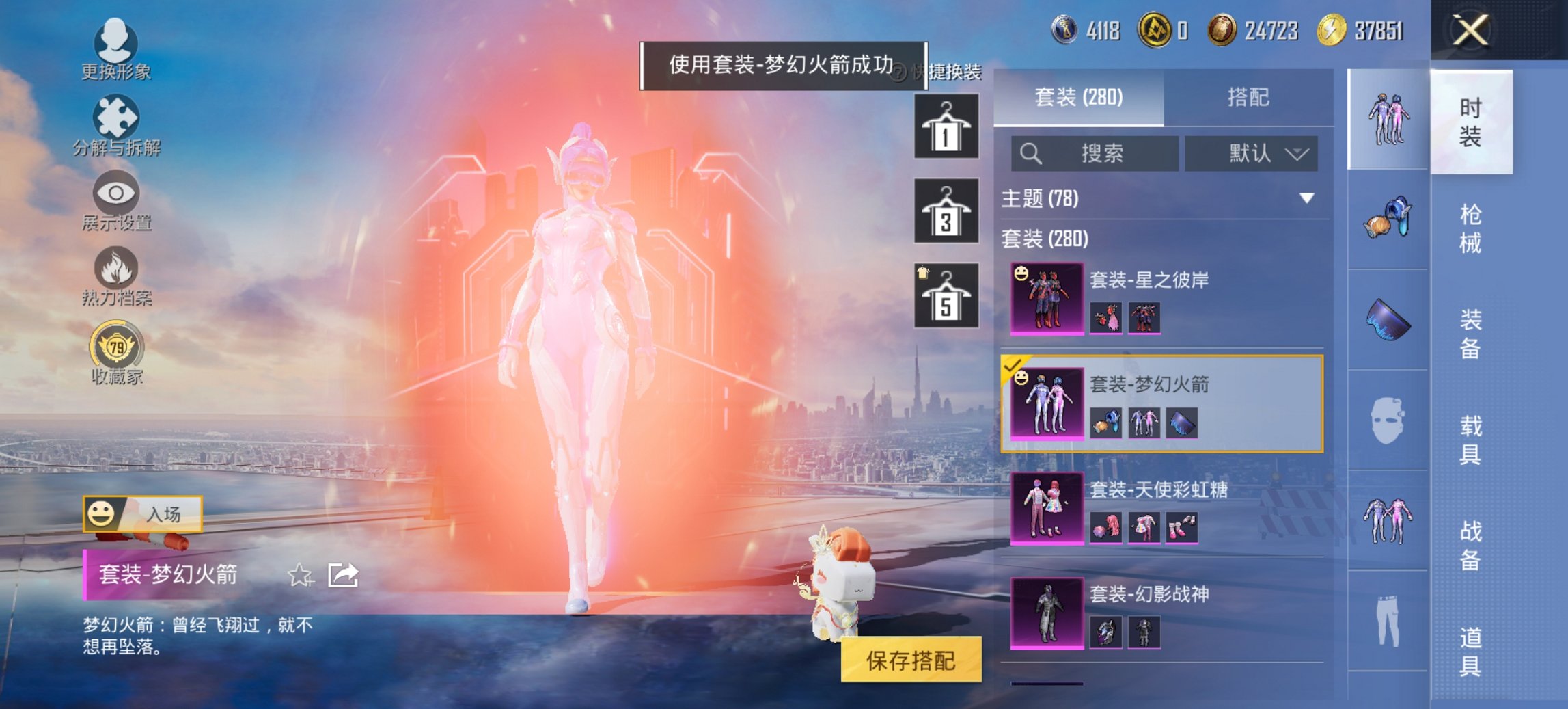
Task: Open the 默认 sorting dropdown
Action: [1250, 153]
